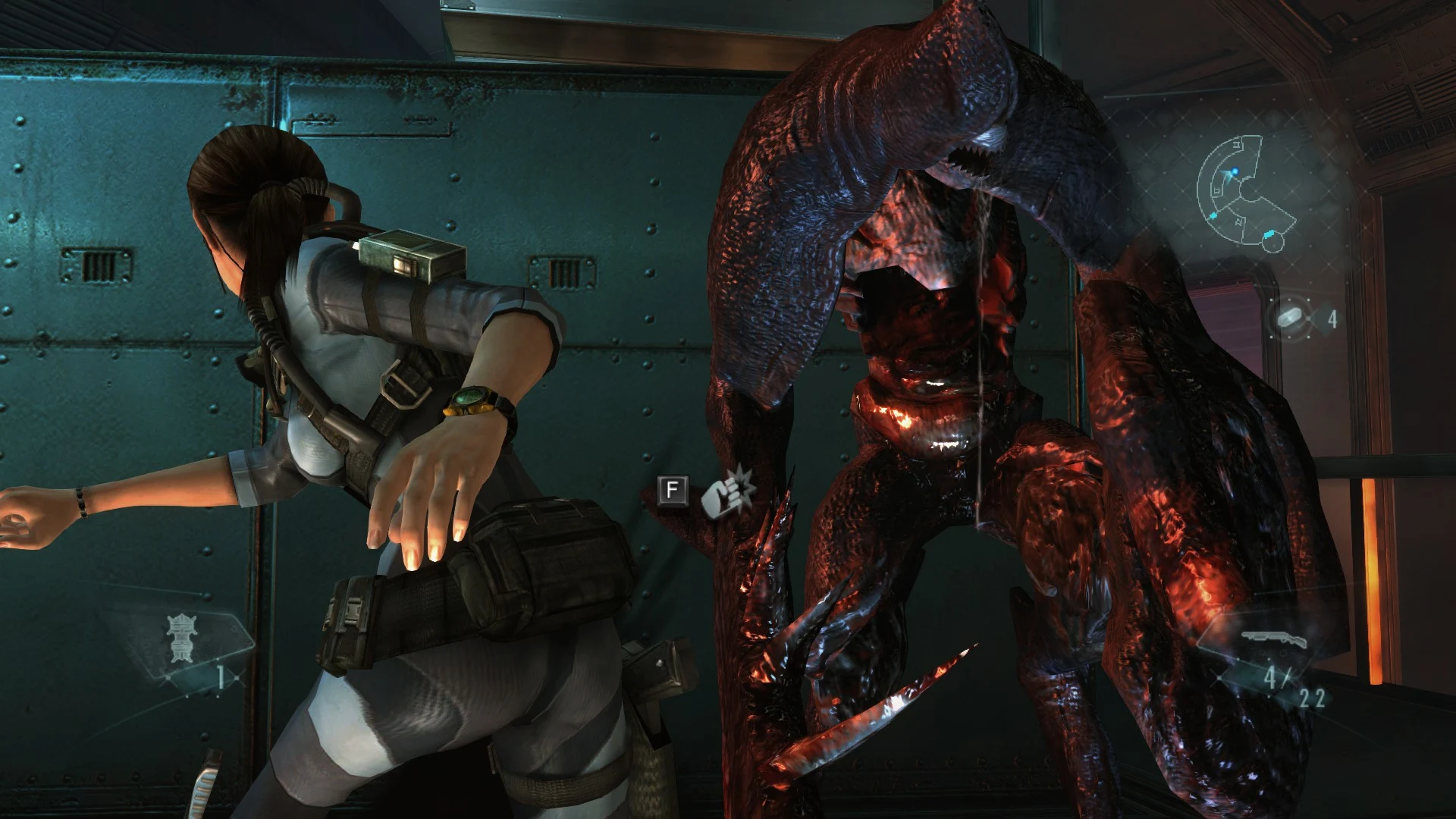Select the shotgun weapon icon

tap(1273, 642)
